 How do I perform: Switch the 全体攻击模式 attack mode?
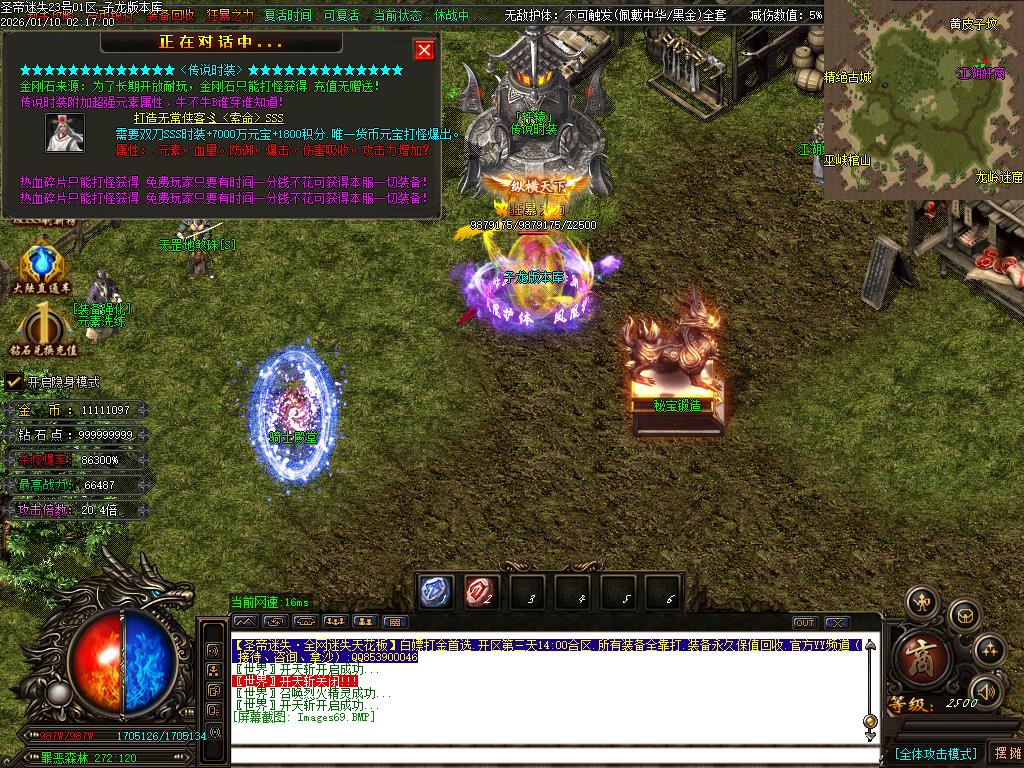point(935,753)
